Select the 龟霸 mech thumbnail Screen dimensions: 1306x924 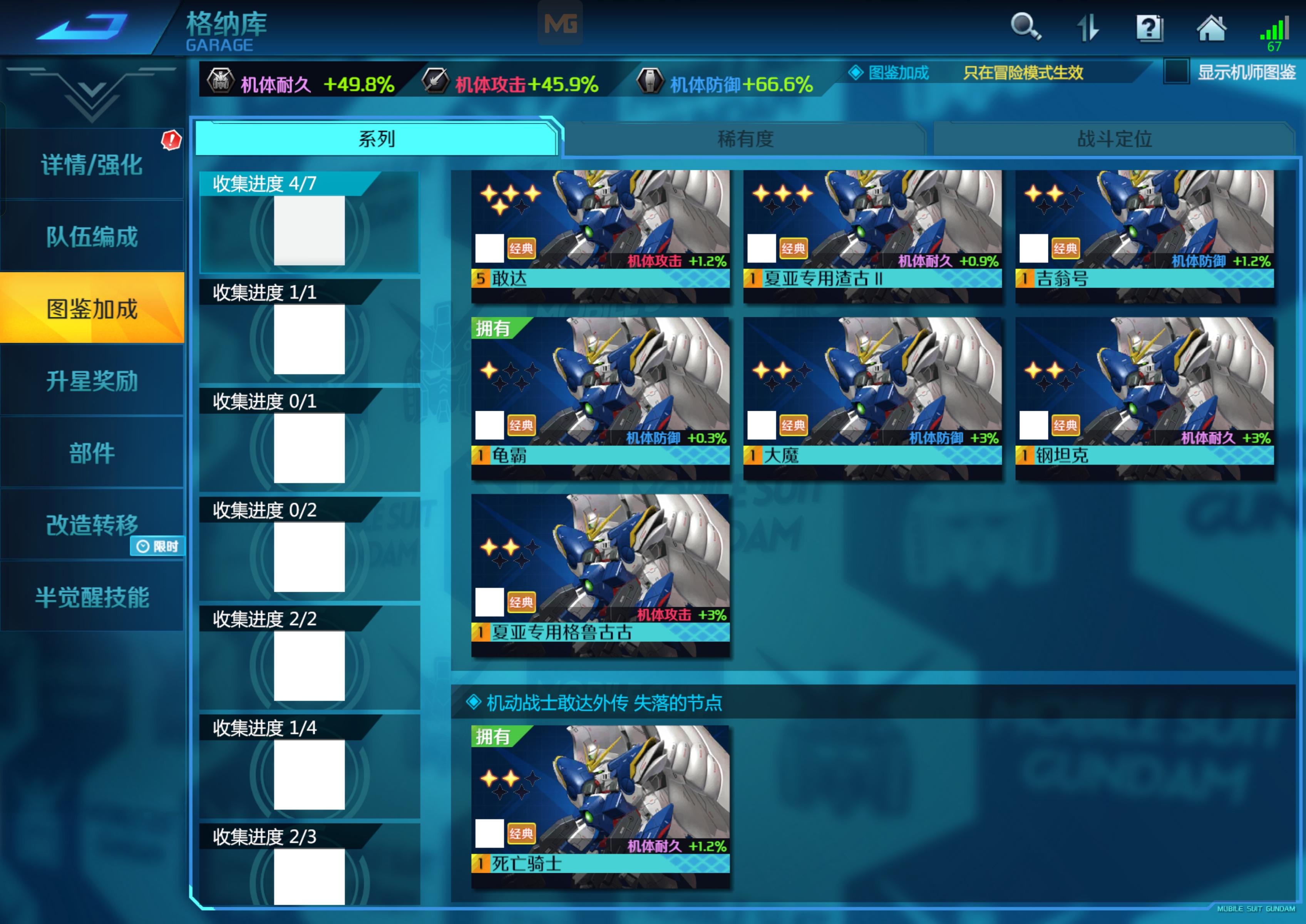601,387
